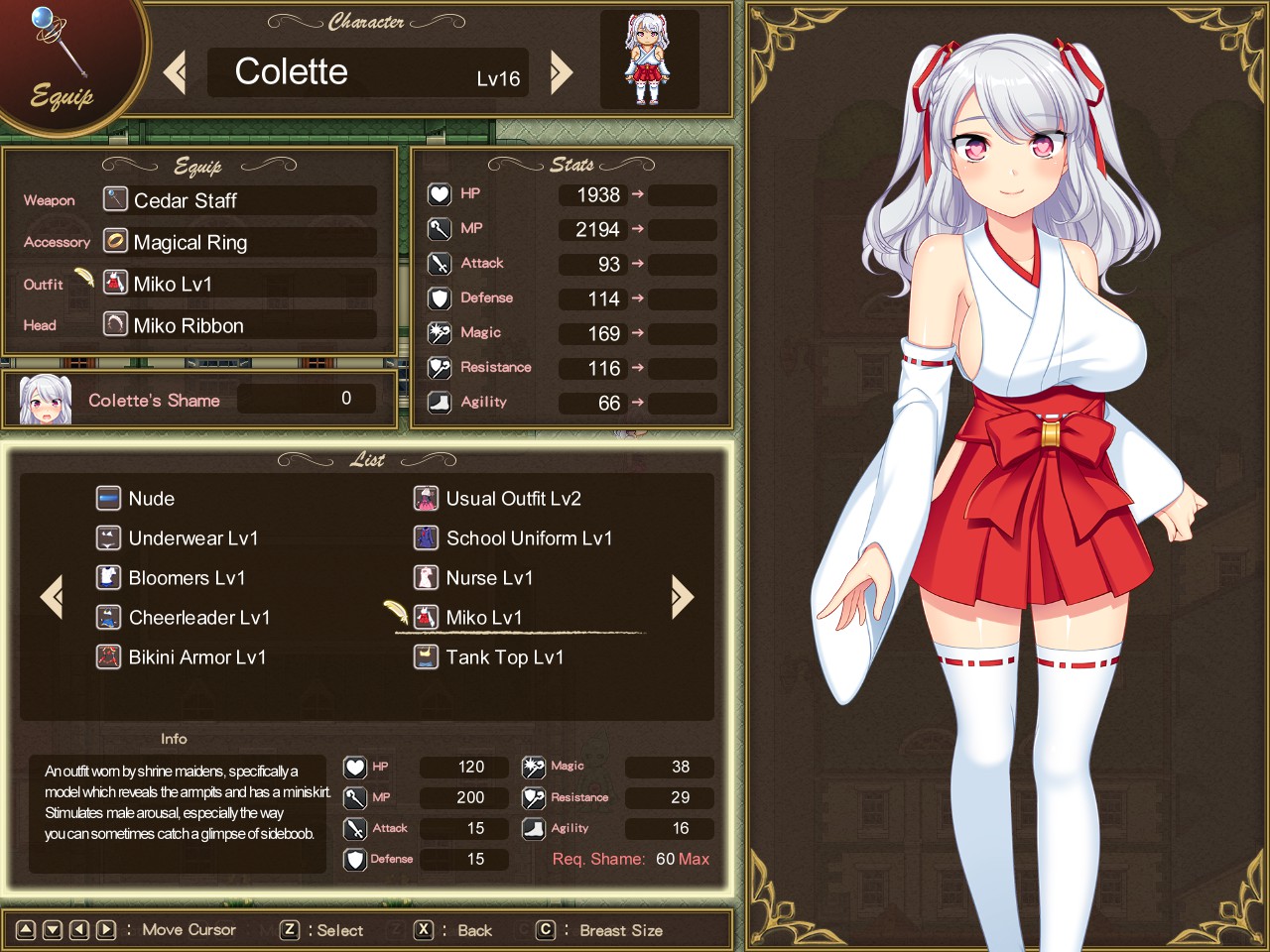Pick the Nude entry in the list

pyautogui.click(x=151, y=499)
